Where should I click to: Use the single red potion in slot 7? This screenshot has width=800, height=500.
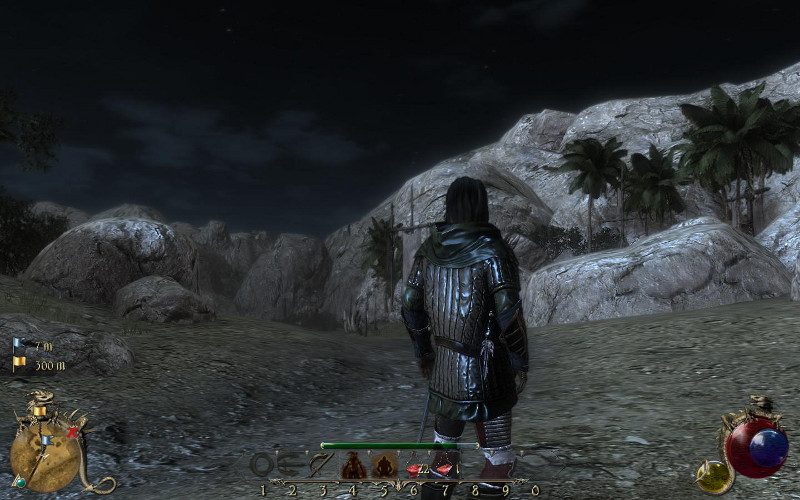[x=444, y=467]
